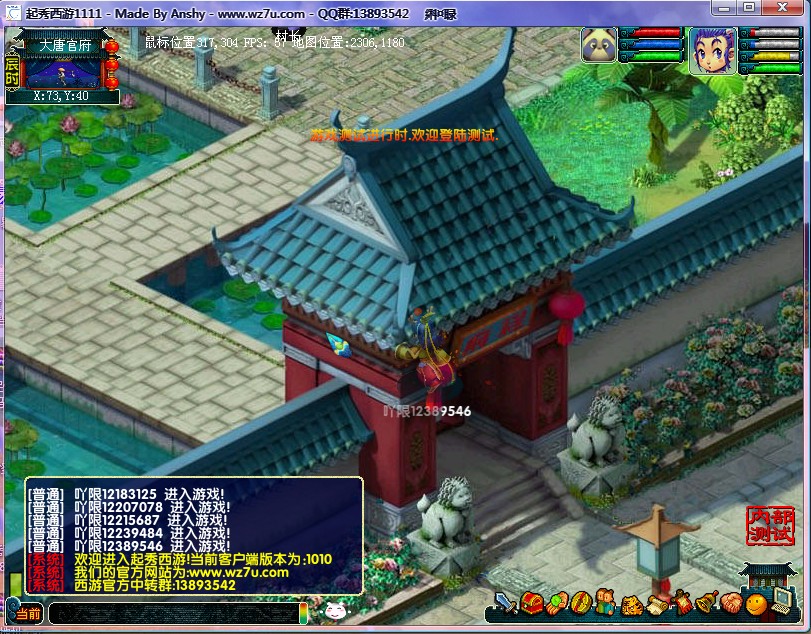Click the hand holding green orb icon
The width and height of the screenshot is (811, 634).
[x=556, y=604]
